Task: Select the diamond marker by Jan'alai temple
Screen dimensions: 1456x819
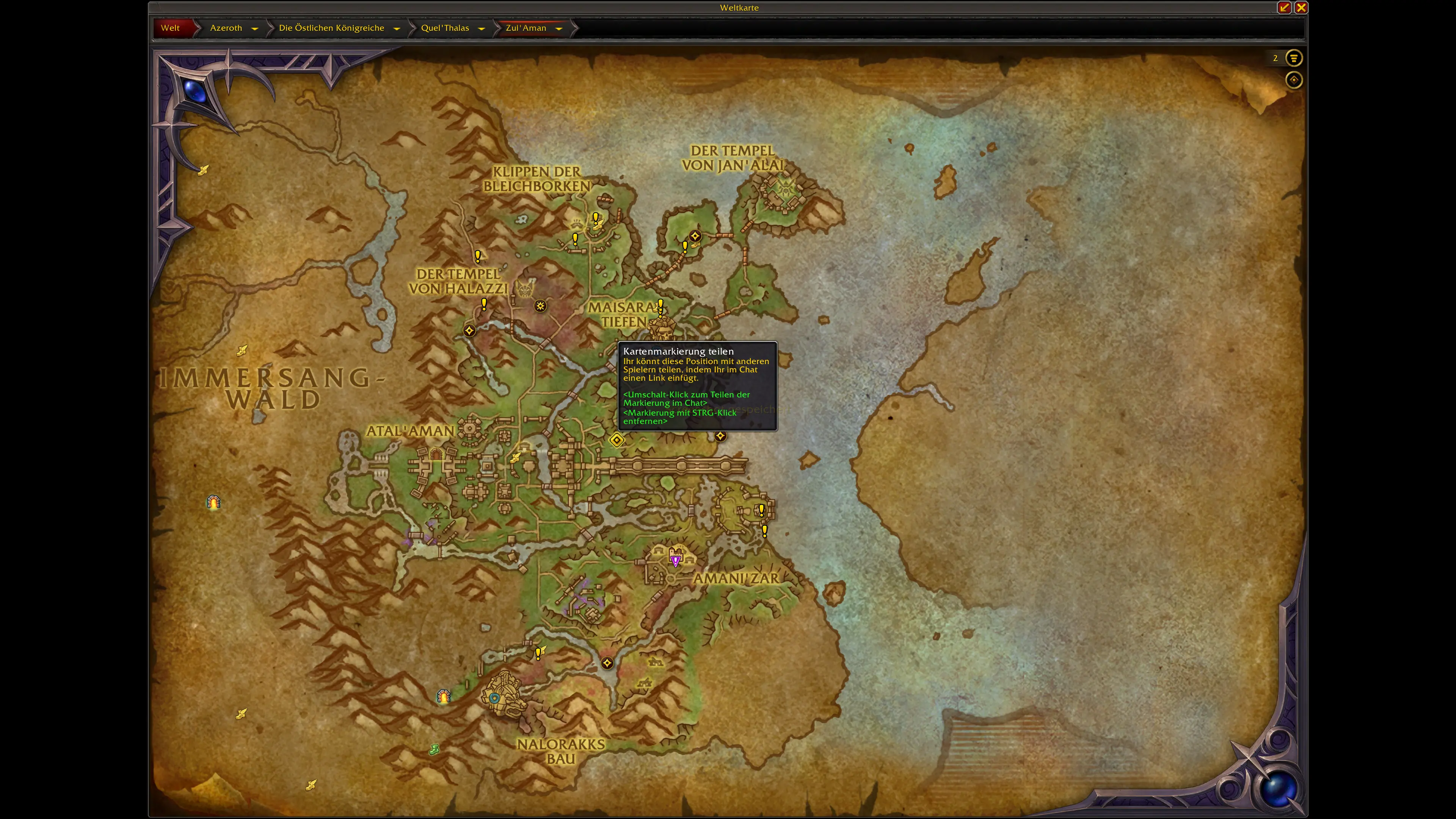Action: [695, 236]
